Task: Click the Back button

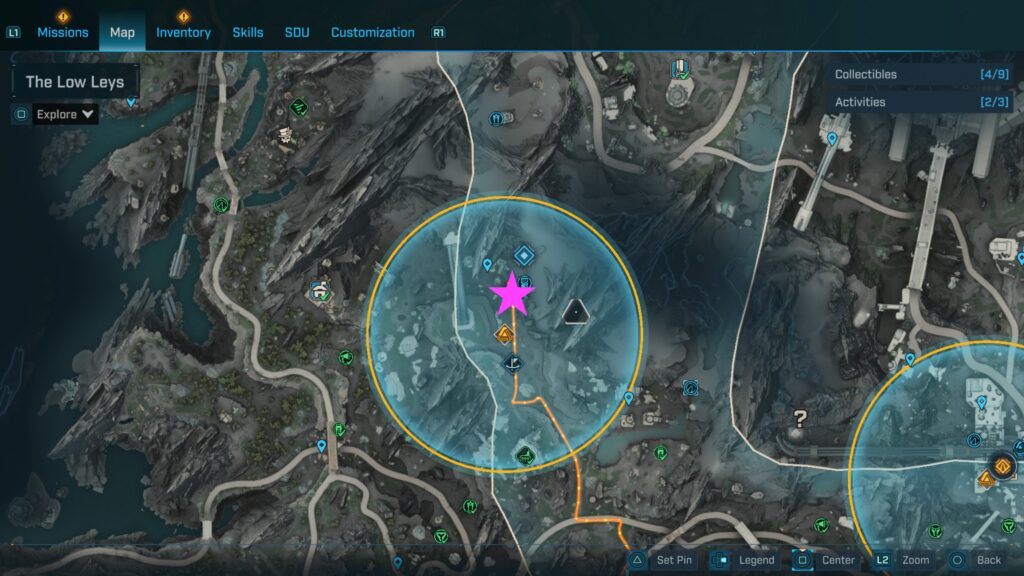Action: pyautogui.click(x=975, y=560)
